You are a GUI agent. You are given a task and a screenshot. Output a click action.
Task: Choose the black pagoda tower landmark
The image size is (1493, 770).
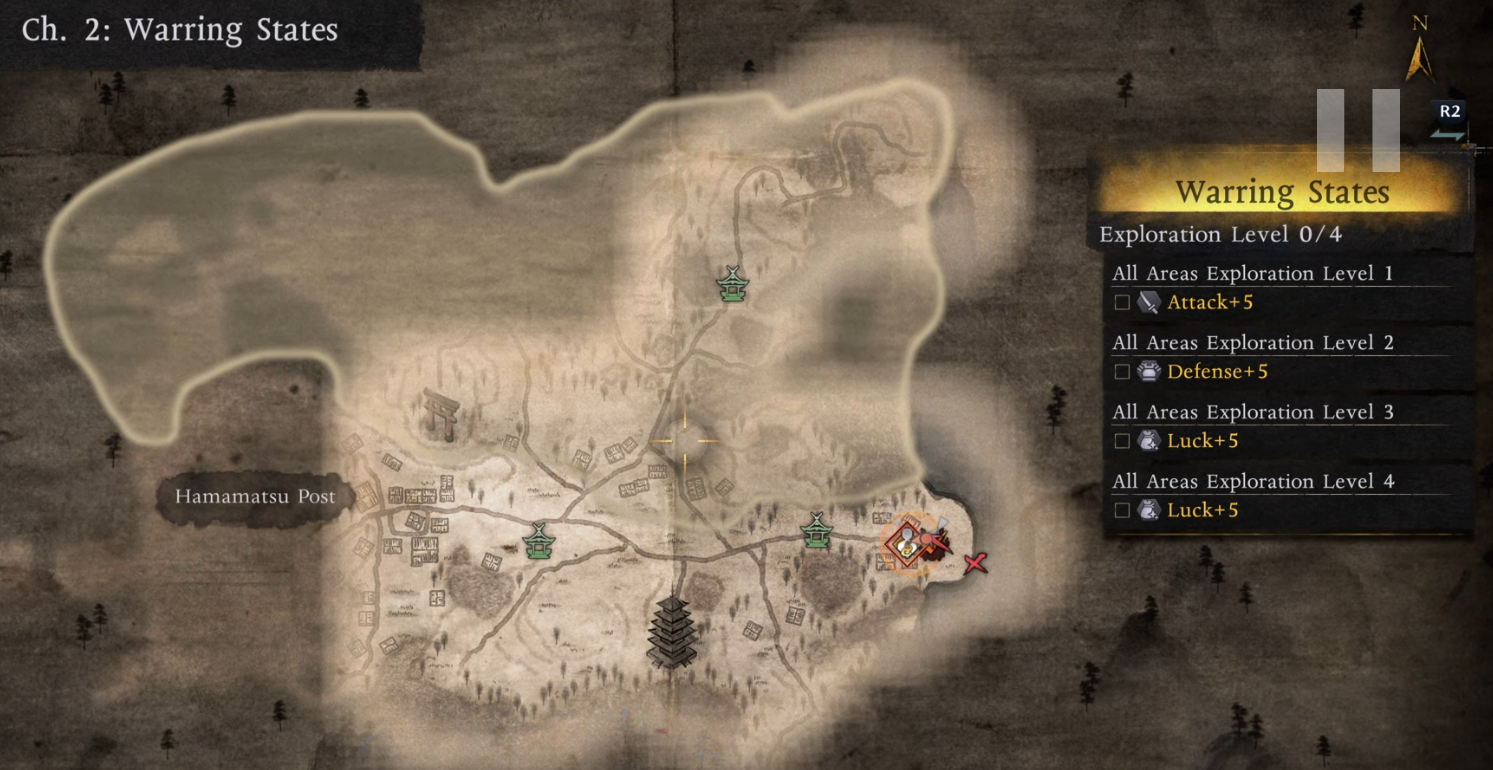[671, 630]
